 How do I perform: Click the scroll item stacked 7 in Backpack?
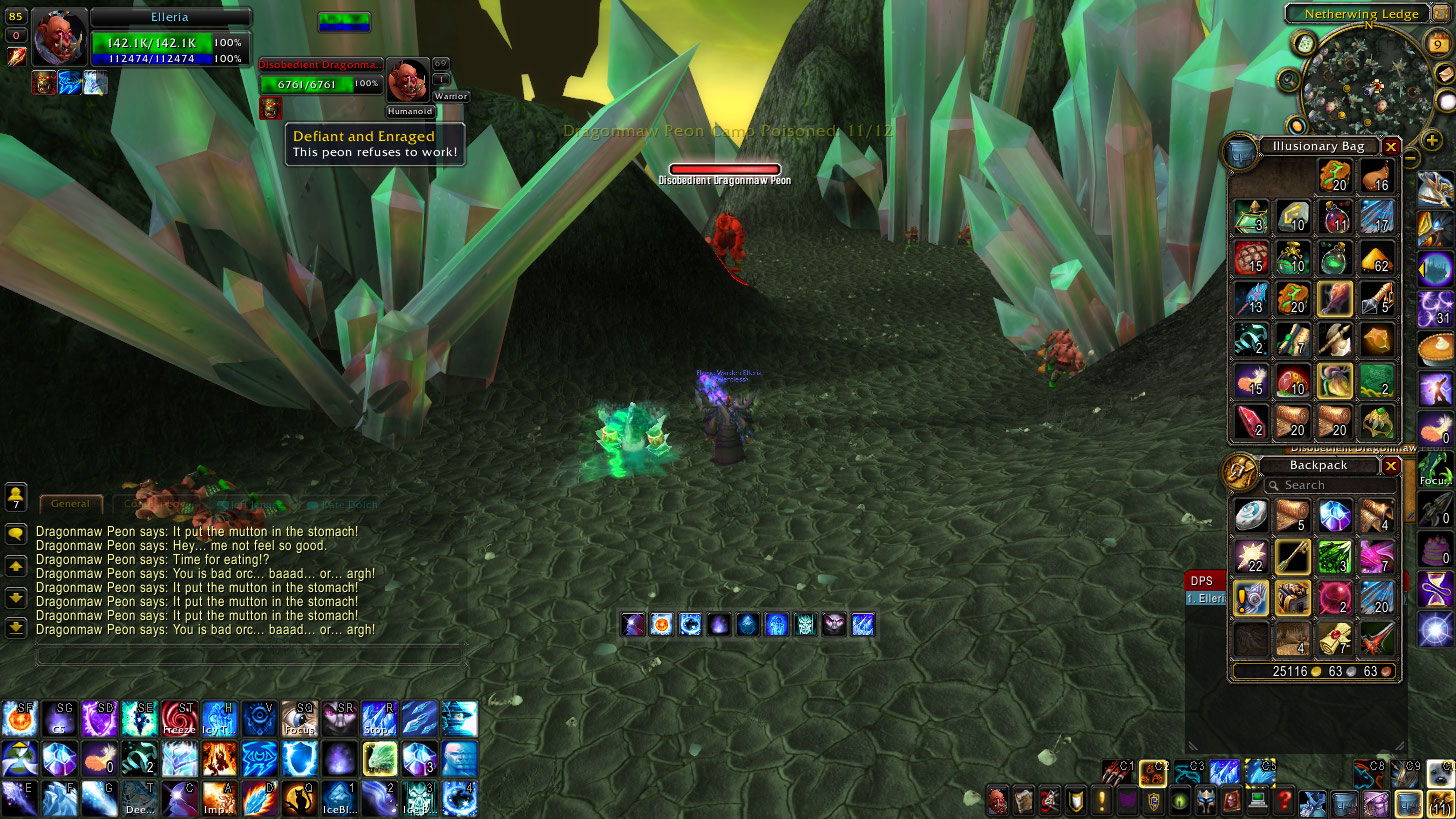tap(1335, 638)
